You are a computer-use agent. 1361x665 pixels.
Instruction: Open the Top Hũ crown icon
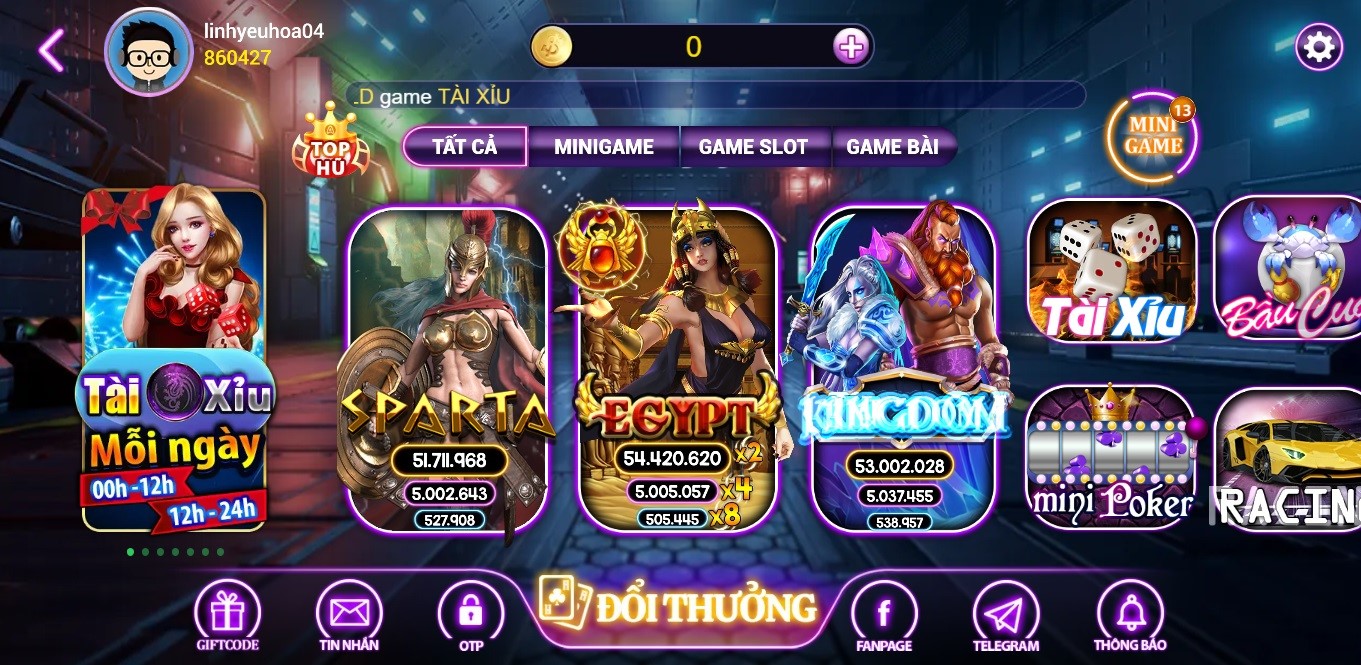point(330,142)
